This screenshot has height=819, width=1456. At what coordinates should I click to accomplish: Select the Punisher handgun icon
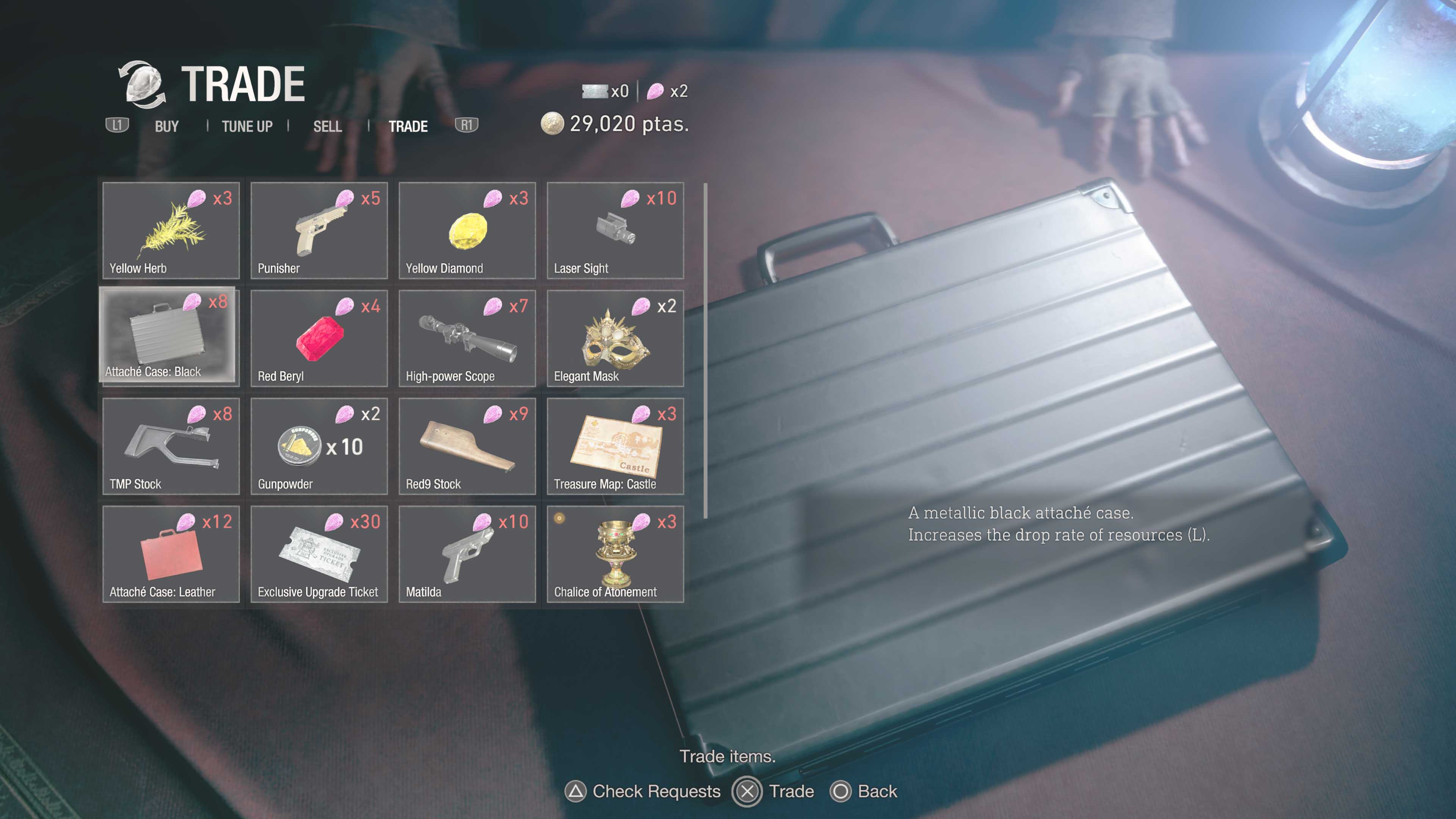[319, 231]
